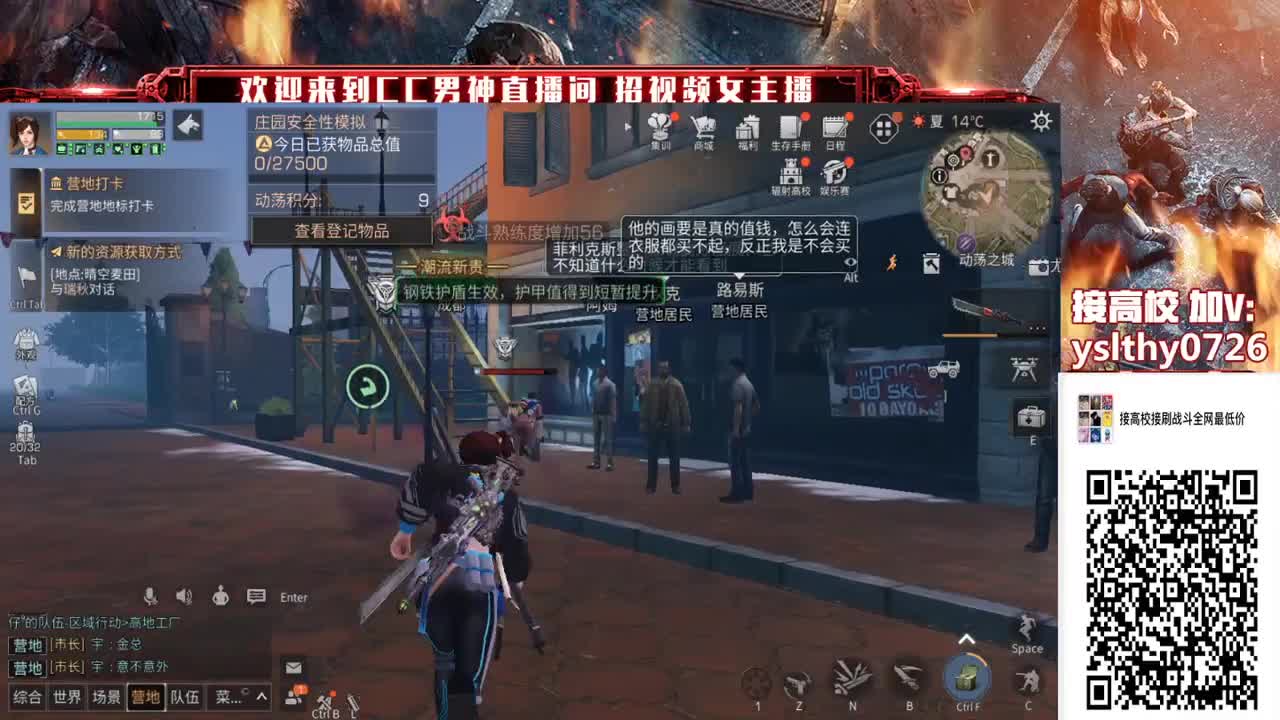1280x720 pixels.
Task: Open the 福利 welfare gift icon
Action: click(x=748, y=128)
